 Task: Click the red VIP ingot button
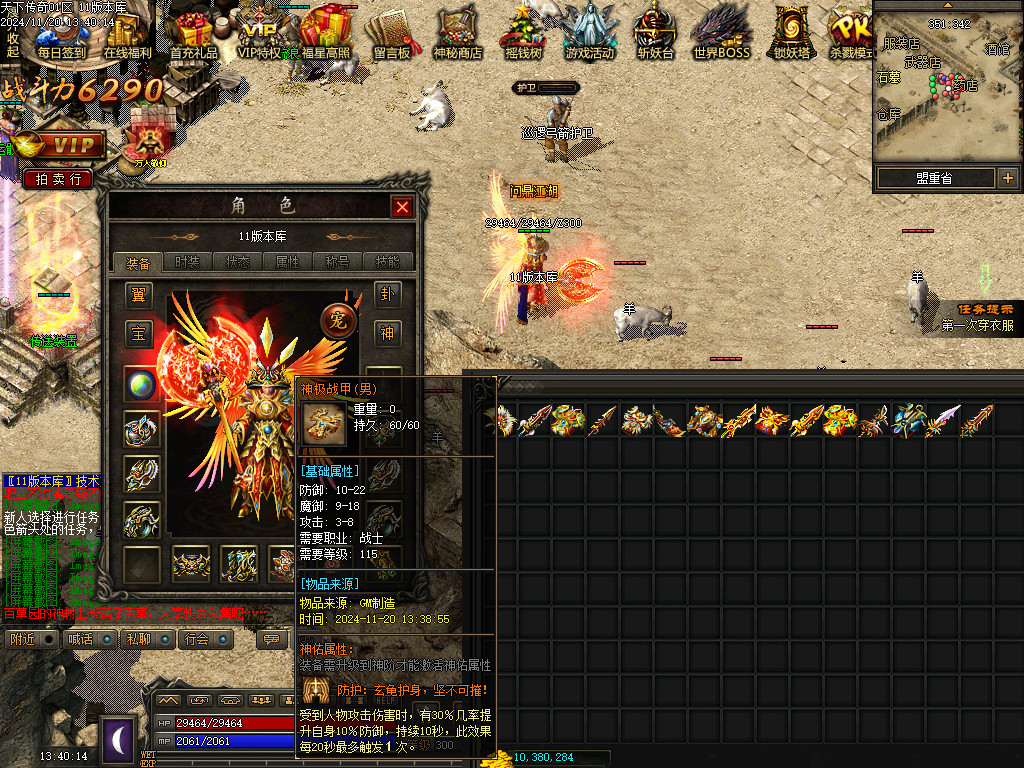coord(62,146)
